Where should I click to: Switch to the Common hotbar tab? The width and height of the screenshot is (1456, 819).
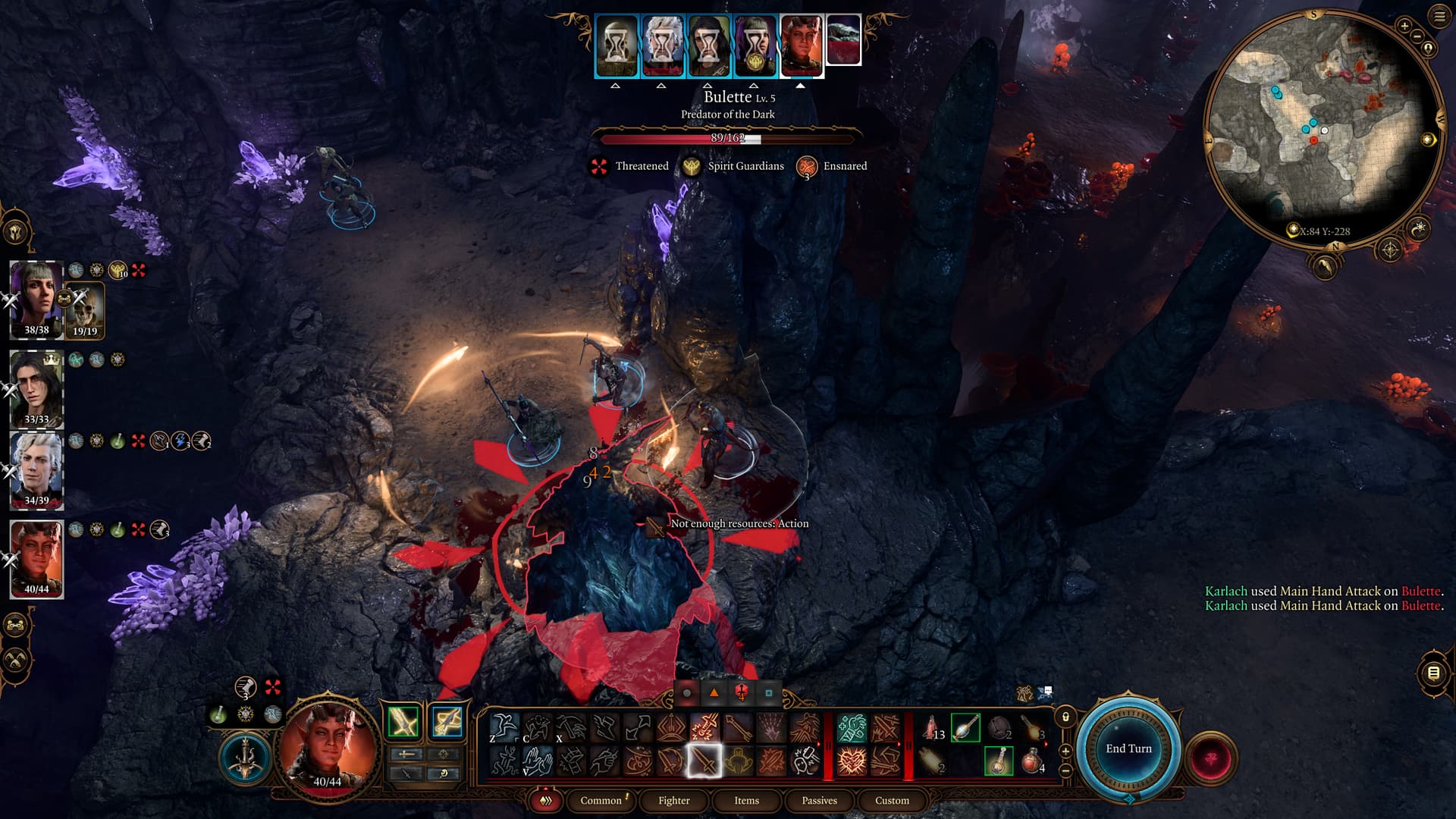[x=601, y=800]
